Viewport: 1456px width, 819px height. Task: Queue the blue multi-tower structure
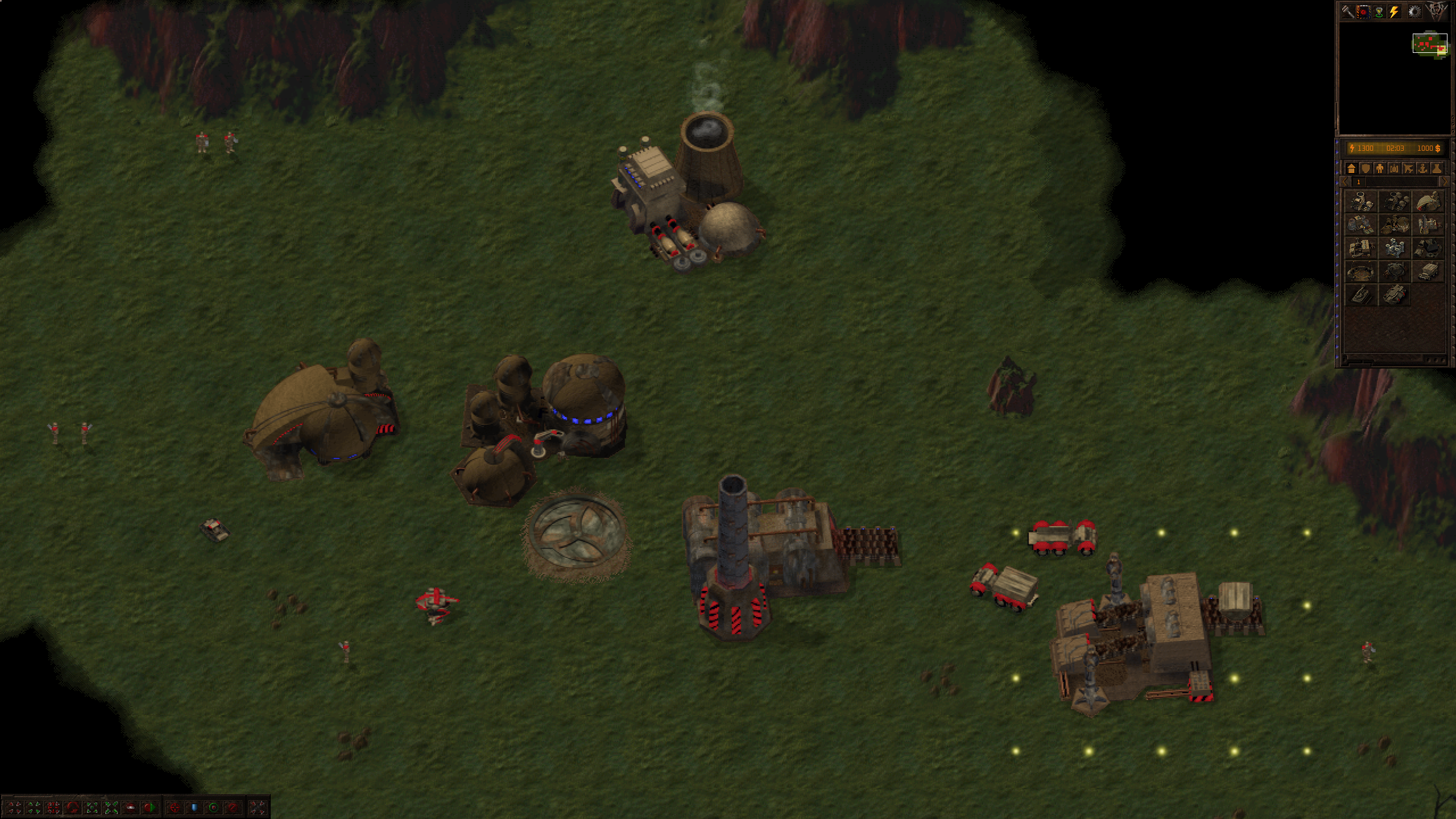(x=1394, y=249)
